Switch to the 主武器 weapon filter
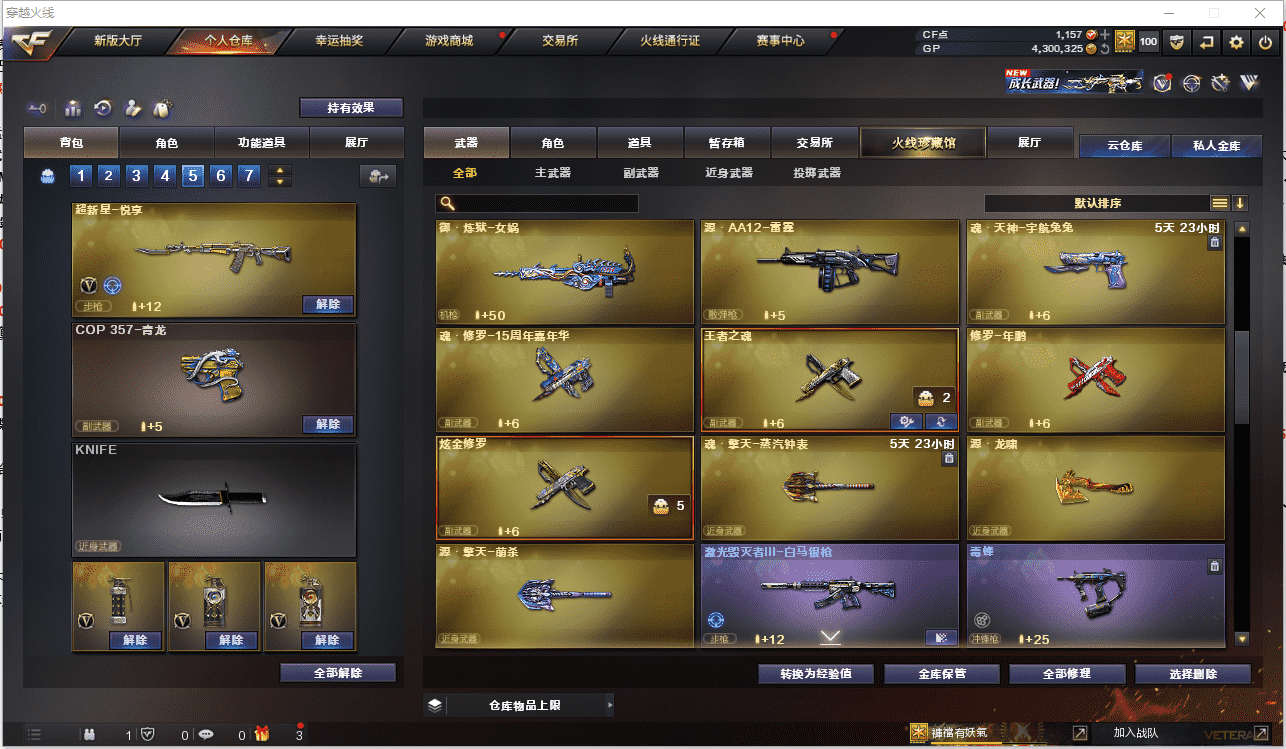The width and height of the screenshot is (1286, 749). (x=552, y=173)
